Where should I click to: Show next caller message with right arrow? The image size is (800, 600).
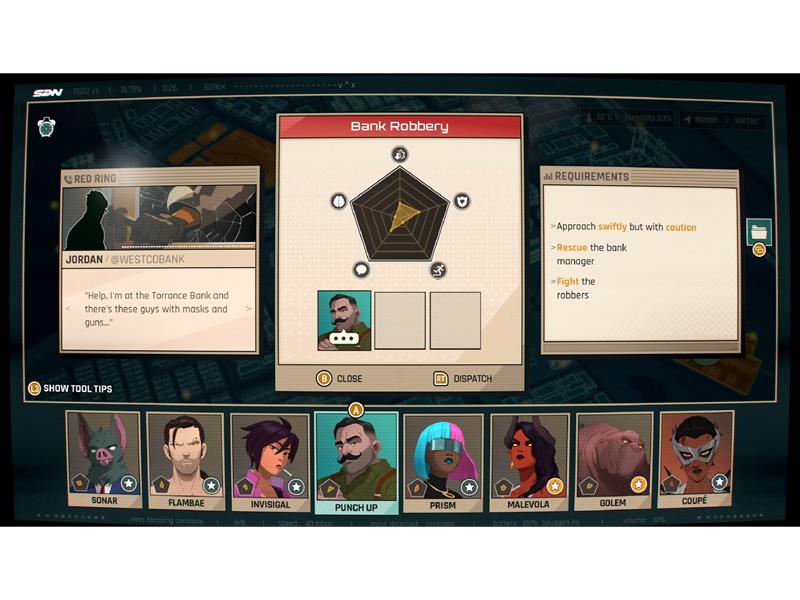pyautogui.click(x=249, y=309)
